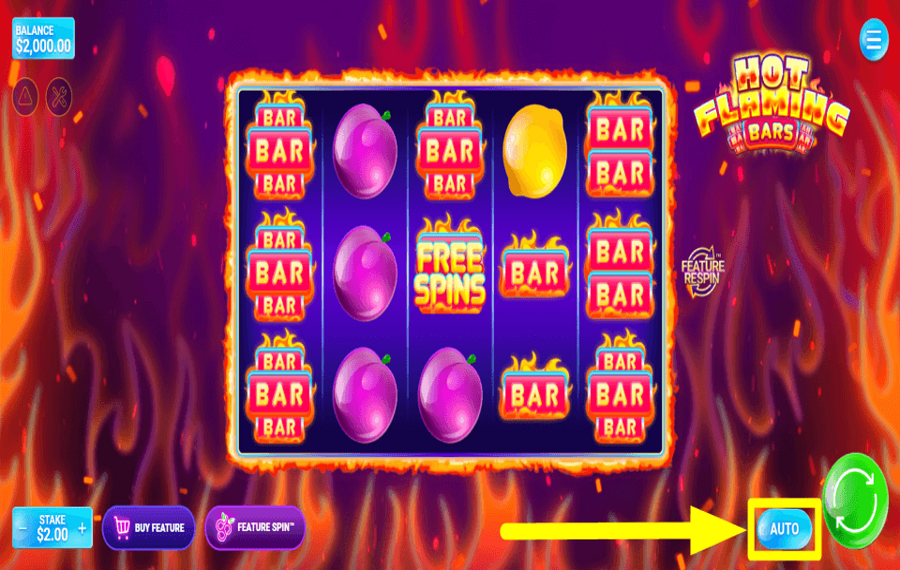Viewport: 900px width, 570px height.
Task: Decrease the stake with the minus button
Action: tap(23, 527)
